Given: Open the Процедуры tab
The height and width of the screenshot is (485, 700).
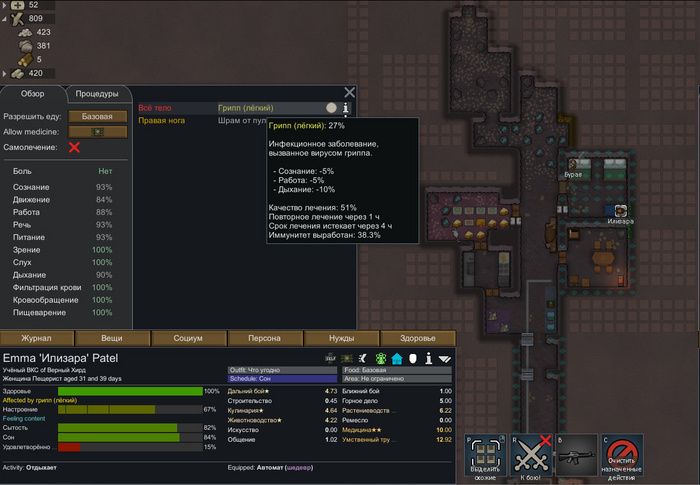Looking at the screenshot, I should 97,94.
